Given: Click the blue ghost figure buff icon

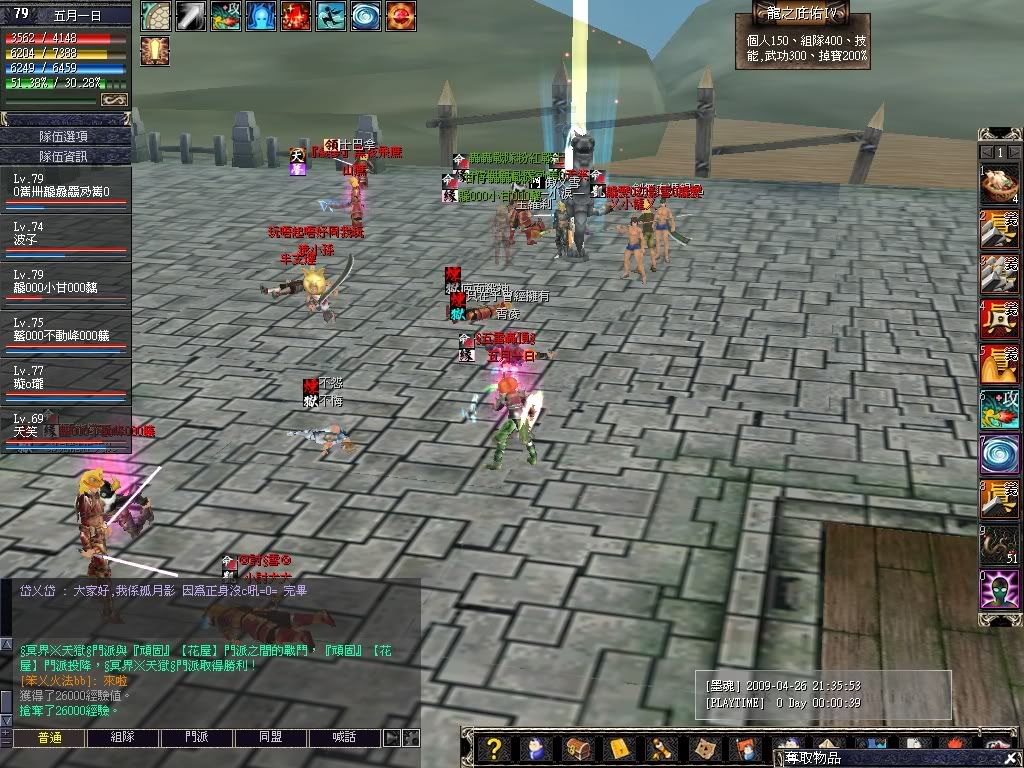Looking at the screenshot, I should (x=260, y=16).
